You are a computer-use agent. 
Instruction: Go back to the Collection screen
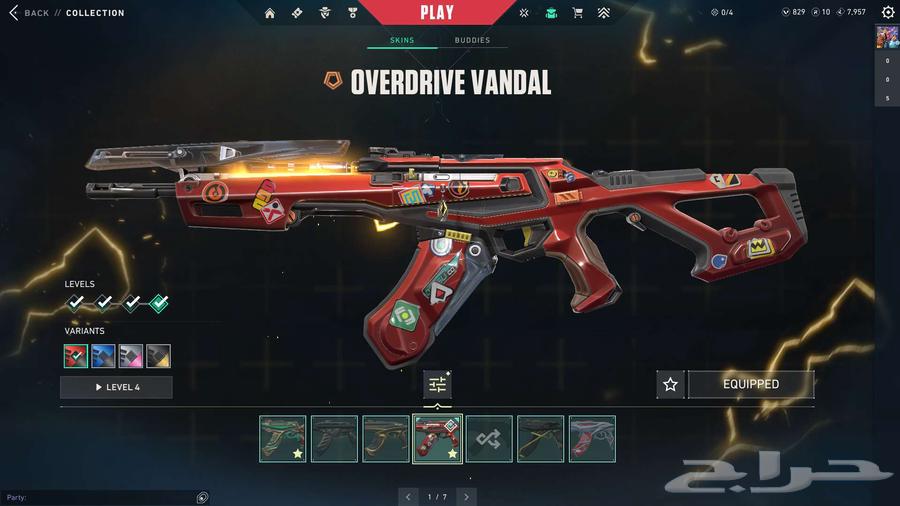[x=30, y=13]
